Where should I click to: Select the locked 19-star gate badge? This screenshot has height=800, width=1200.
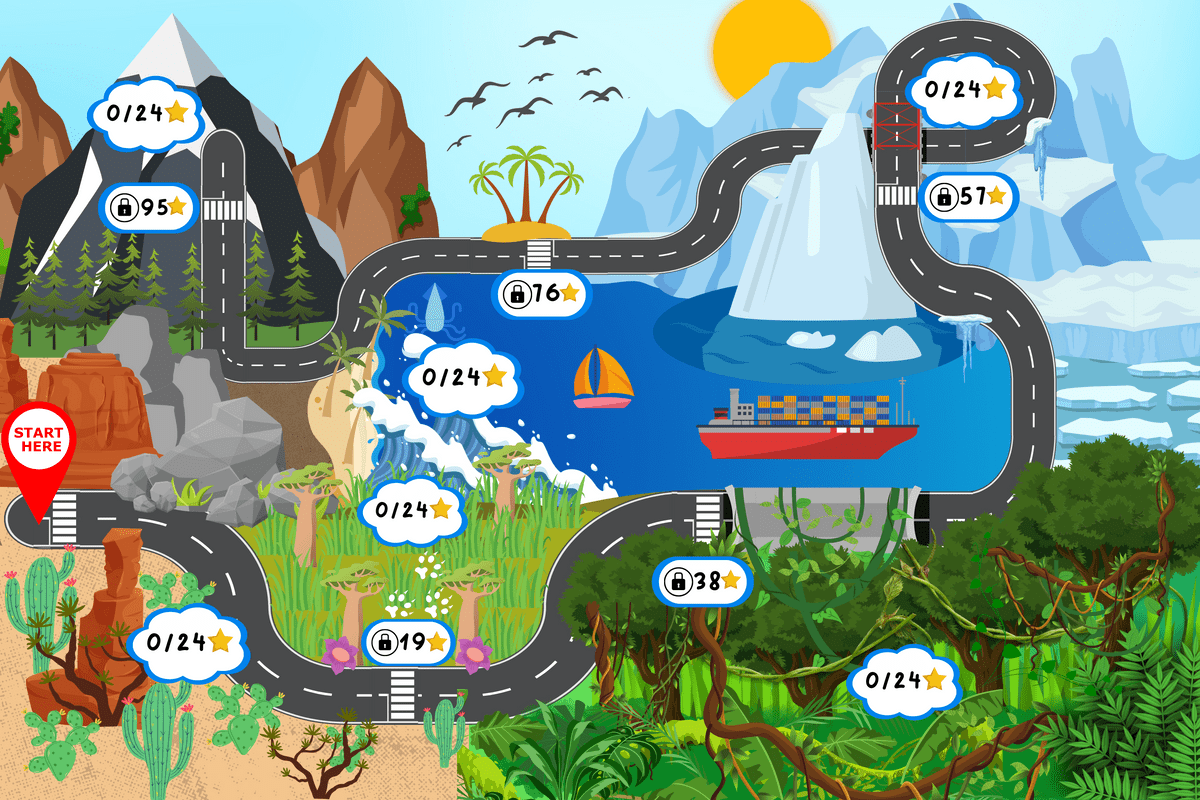coord(409,643)
